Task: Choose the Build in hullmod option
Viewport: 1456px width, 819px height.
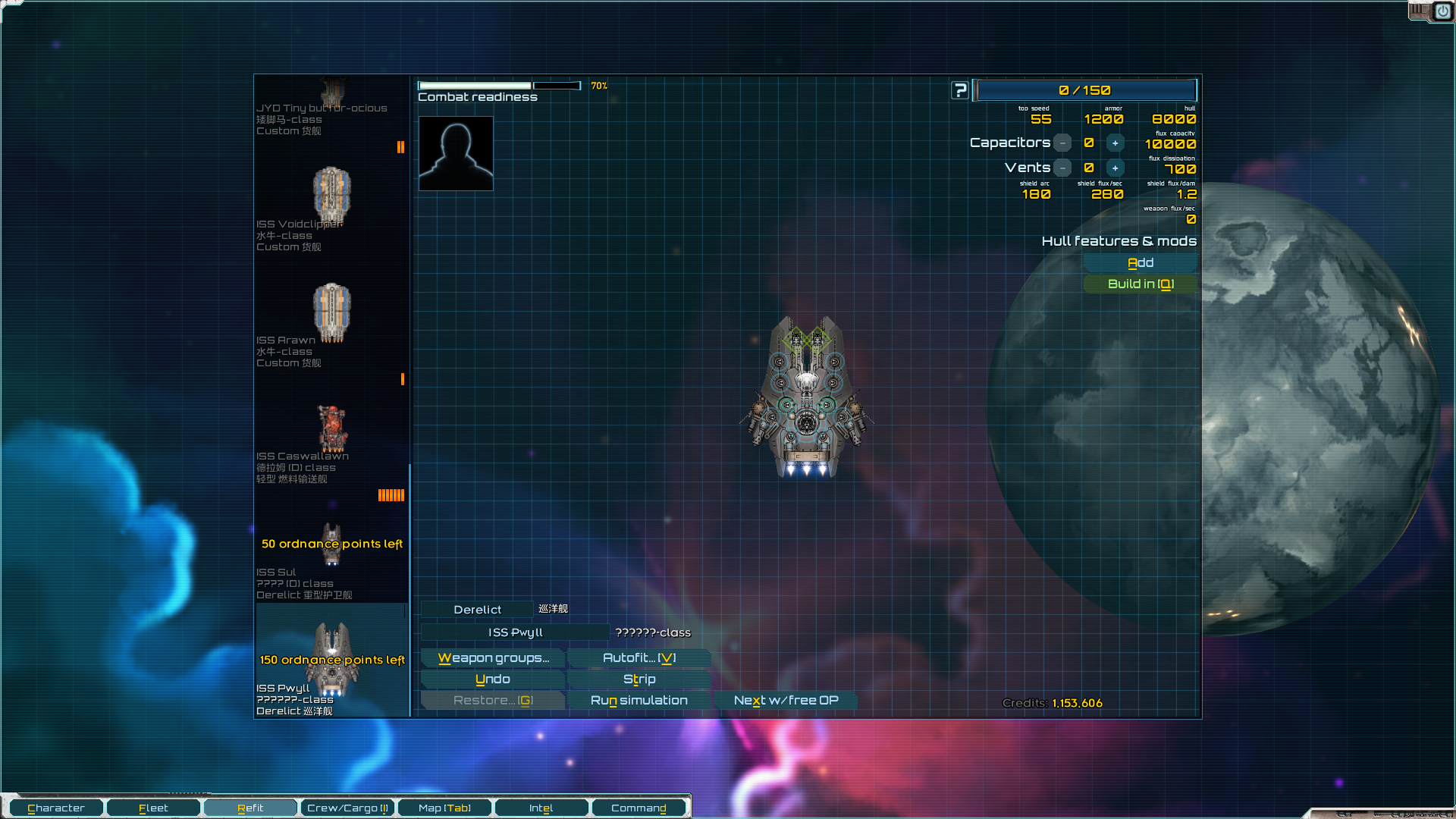Action: [1140, 284]
